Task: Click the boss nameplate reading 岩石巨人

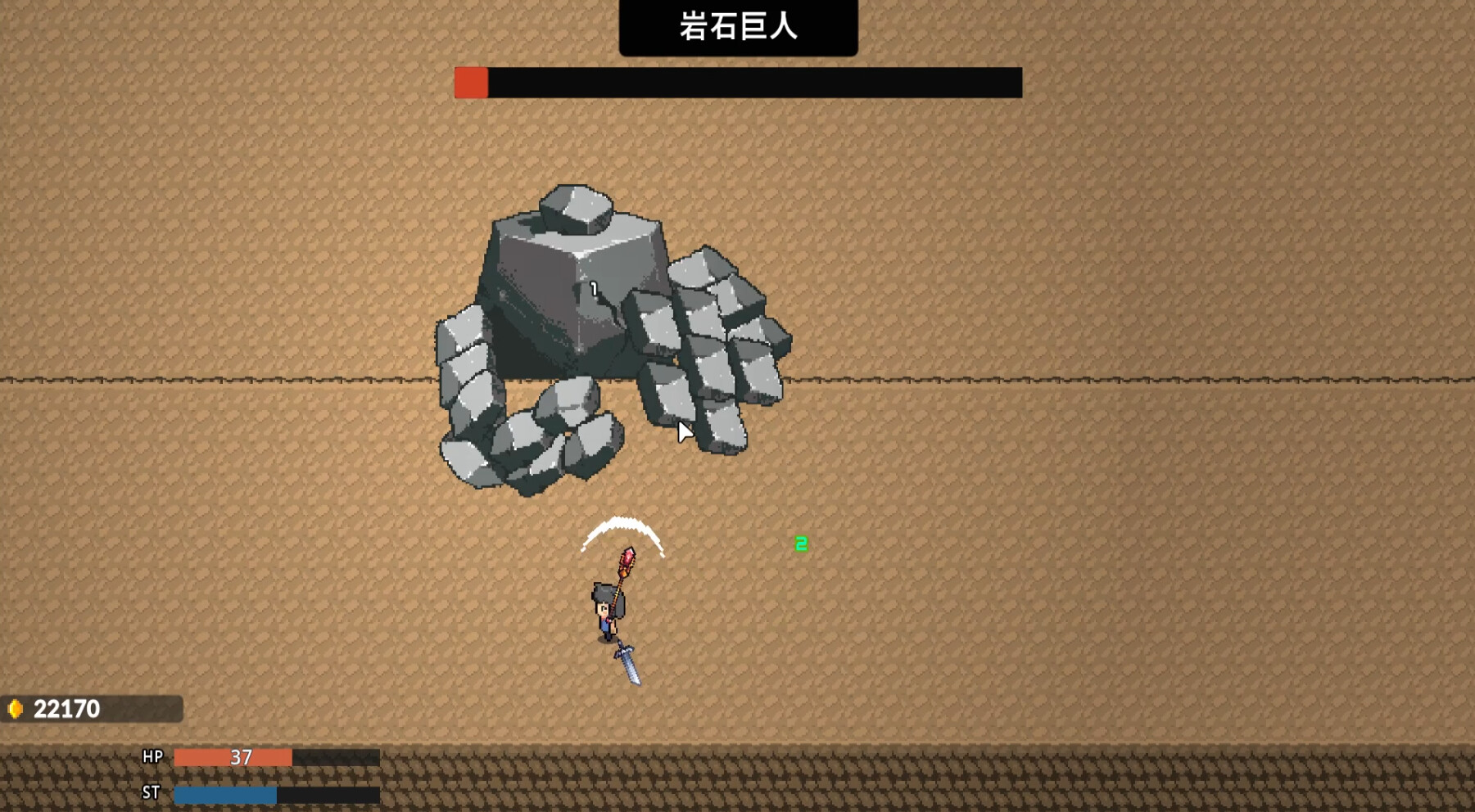Action: [x=740, y=25]
